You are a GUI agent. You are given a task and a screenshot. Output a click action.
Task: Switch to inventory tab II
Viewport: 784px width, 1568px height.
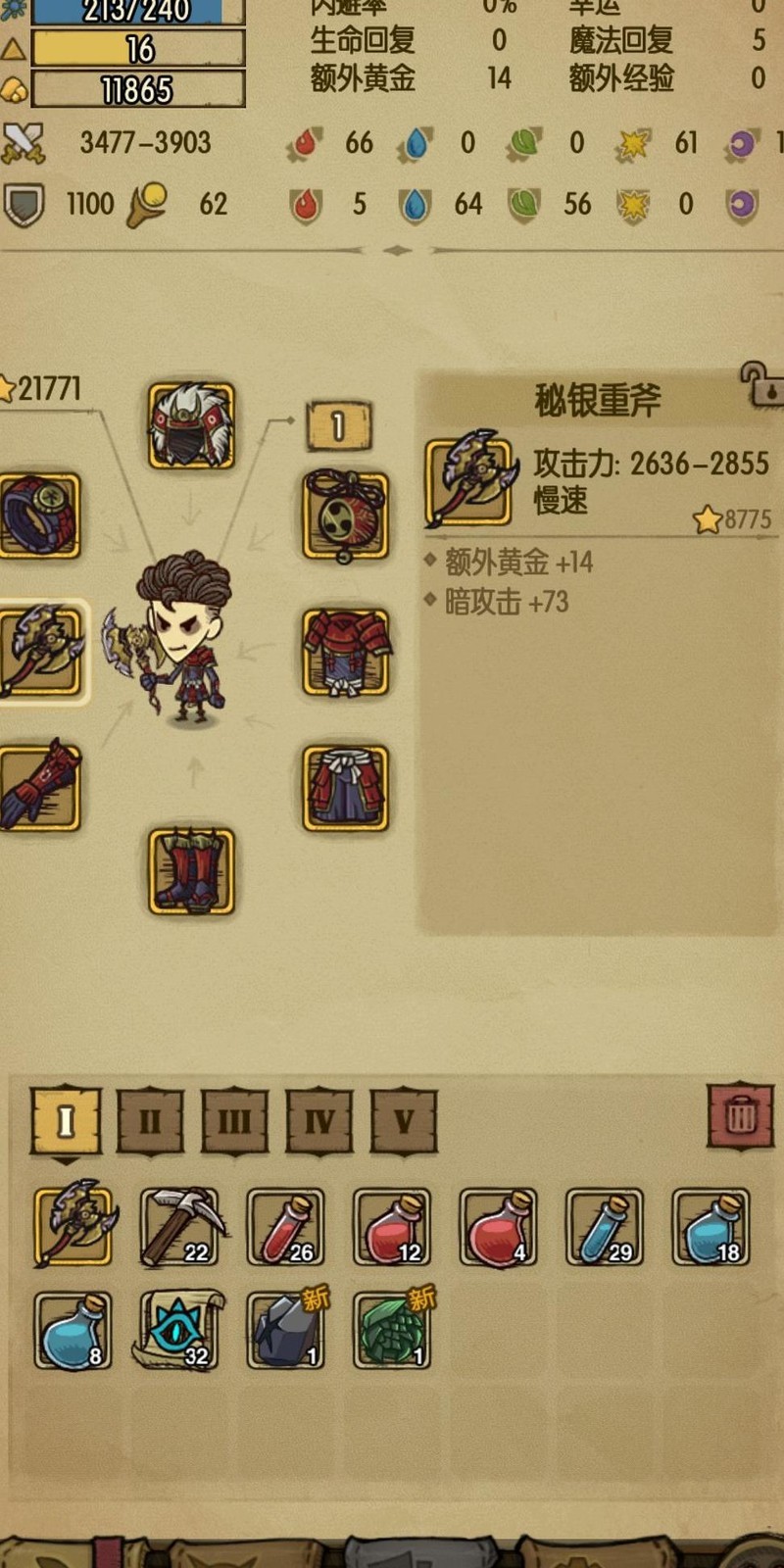point(150,1120)
